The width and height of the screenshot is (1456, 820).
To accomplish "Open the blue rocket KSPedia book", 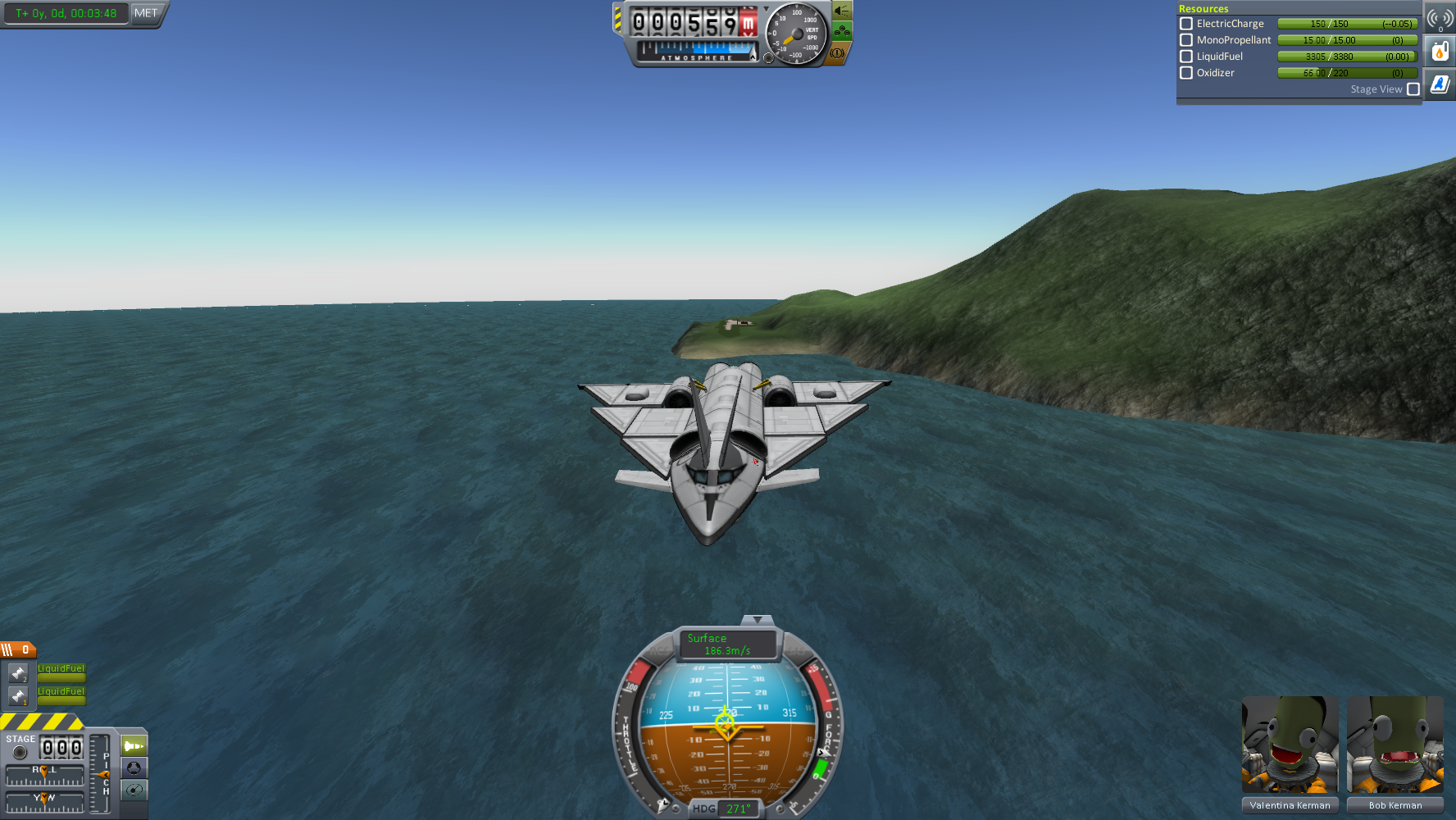I will pyautogui.click(x=1440, y=84).
